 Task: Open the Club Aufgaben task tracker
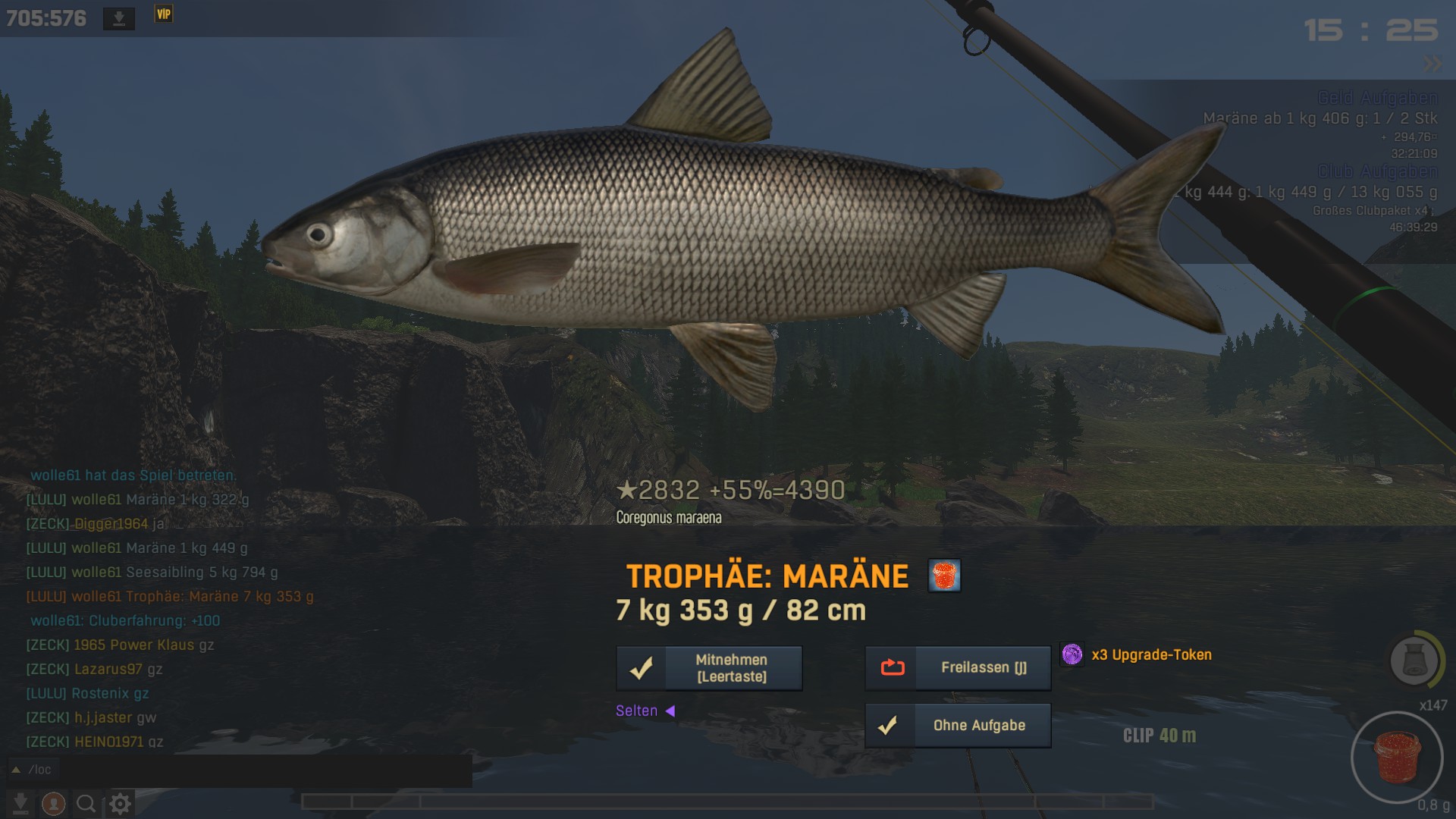(1377, 171)
